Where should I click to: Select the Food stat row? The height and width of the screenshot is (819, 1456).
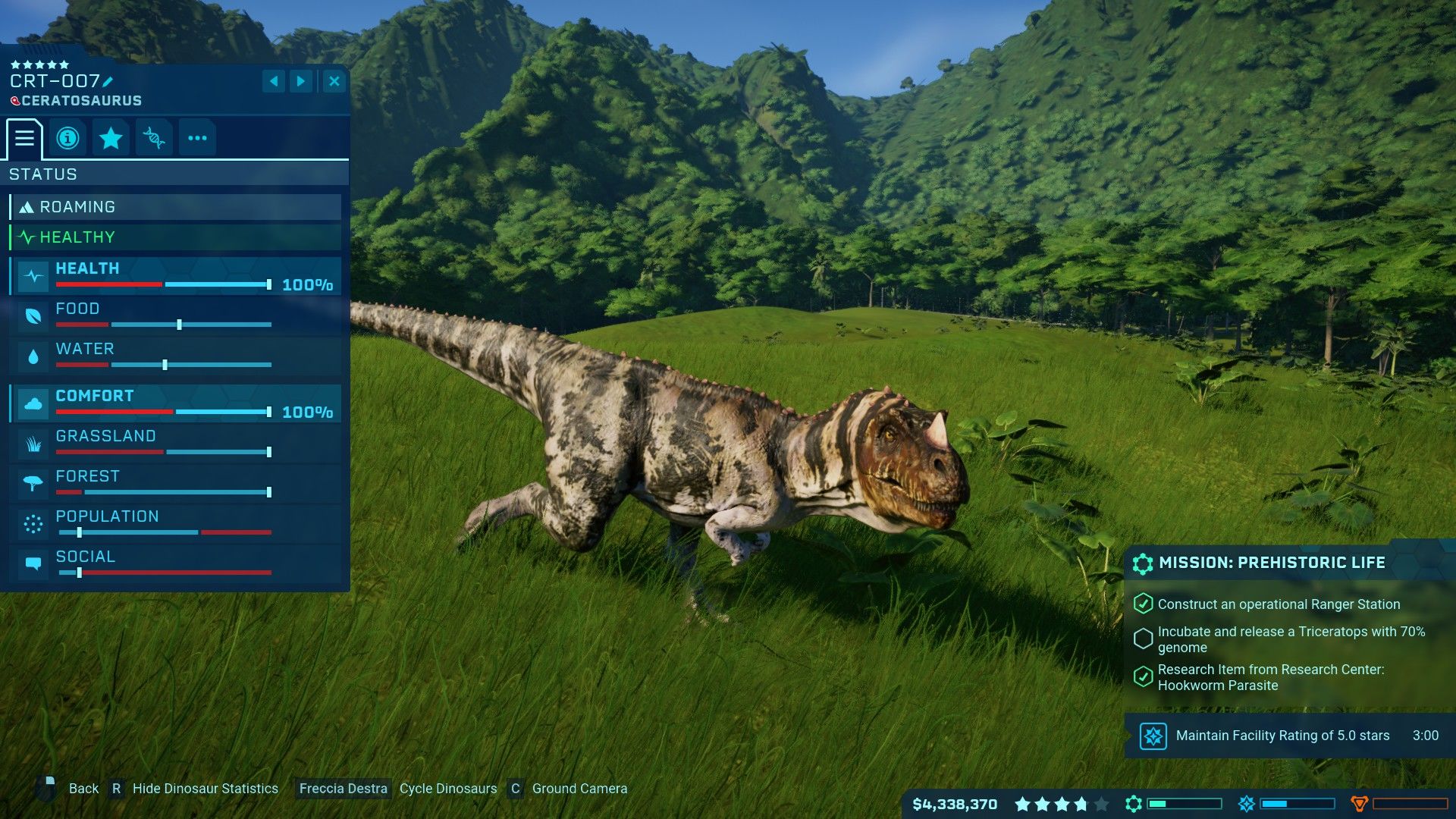coord(175,316)
